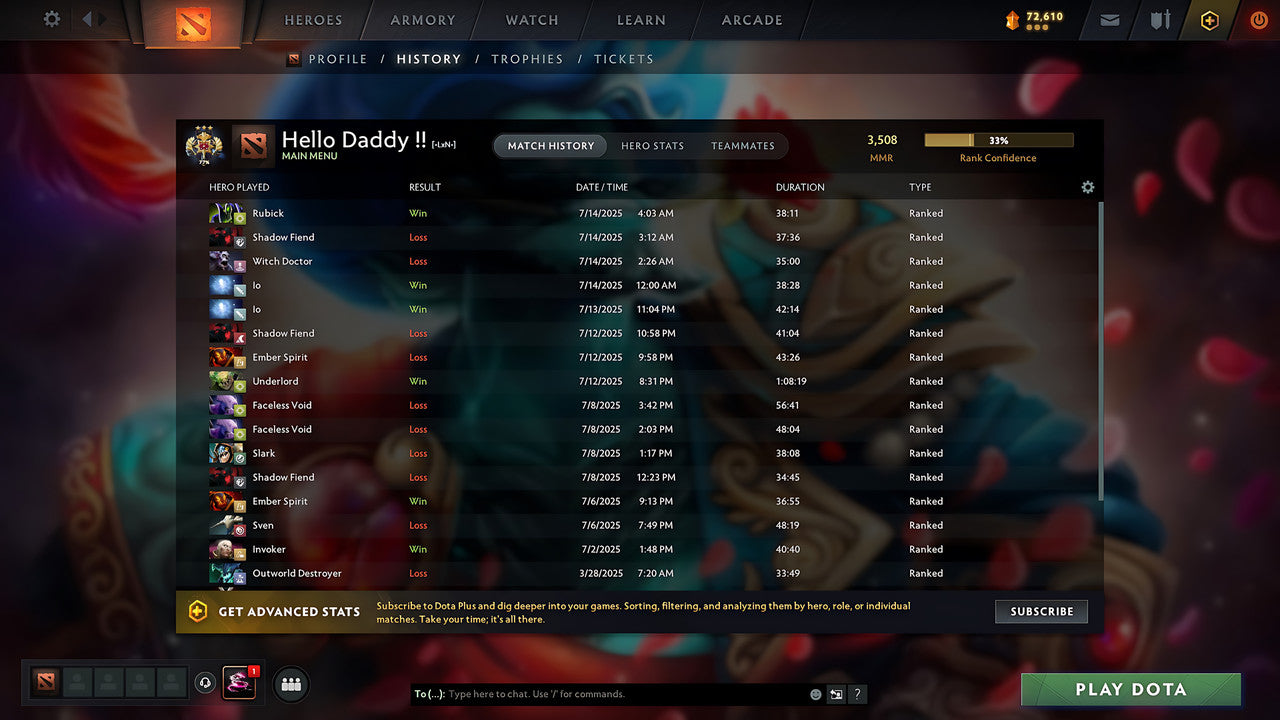Click the chat channel switcher beside the input field

click(x=836, y=693)
